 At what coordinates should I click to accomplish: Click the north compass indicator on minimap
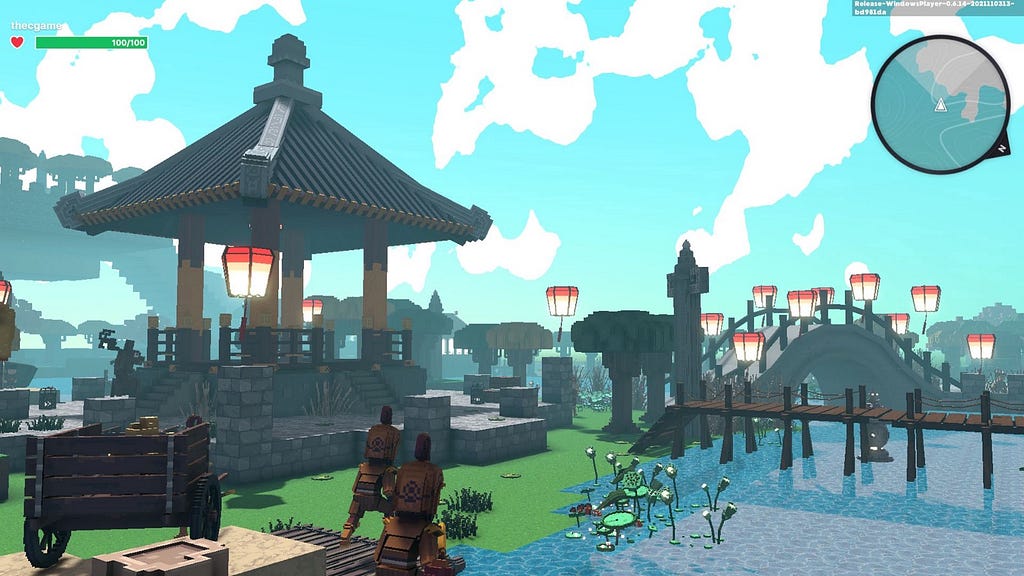click(x=1000, y=148)
